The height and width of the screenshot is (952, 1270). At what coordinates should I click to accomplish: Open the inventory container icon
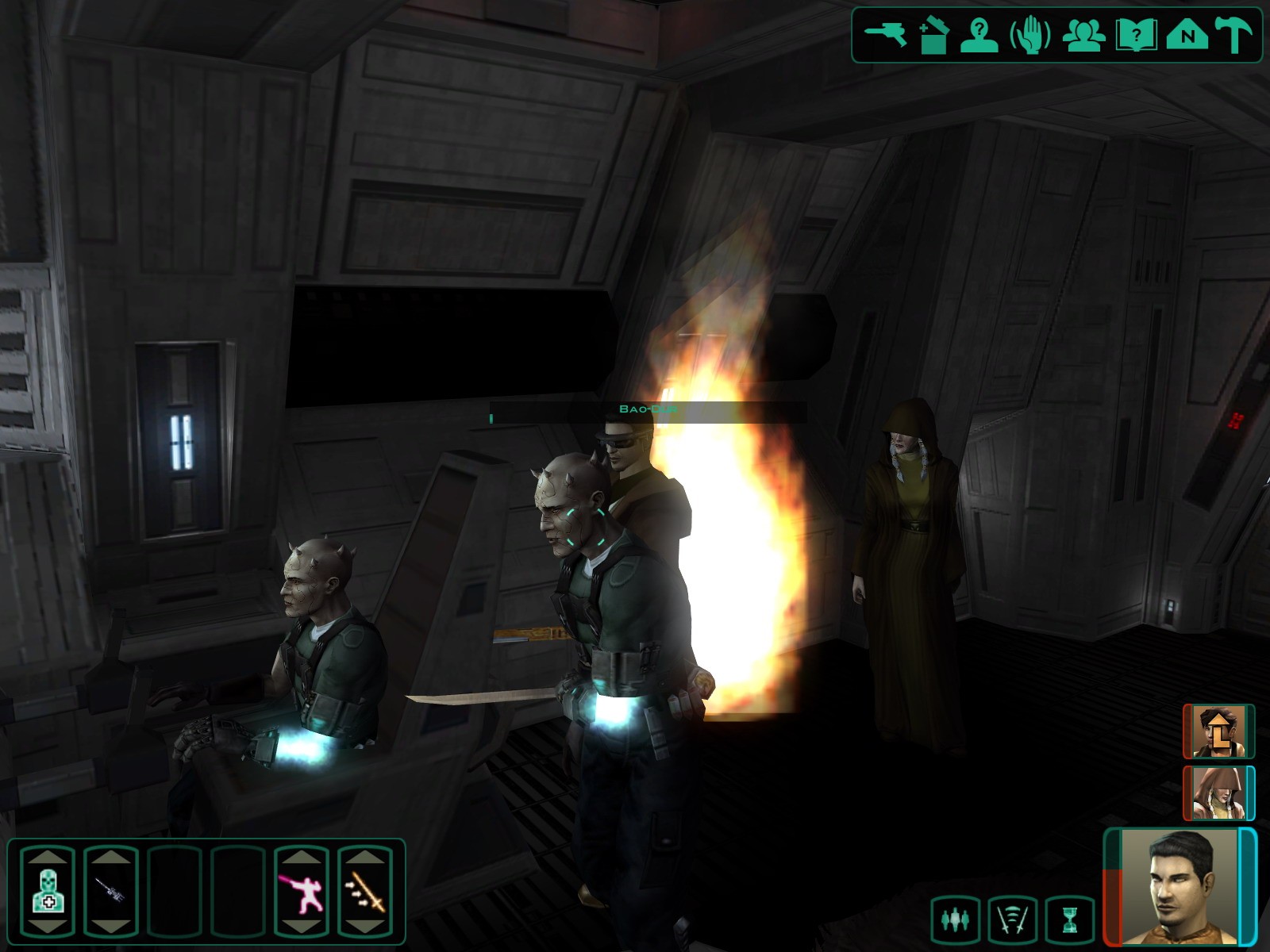click(x=934, y=36)
